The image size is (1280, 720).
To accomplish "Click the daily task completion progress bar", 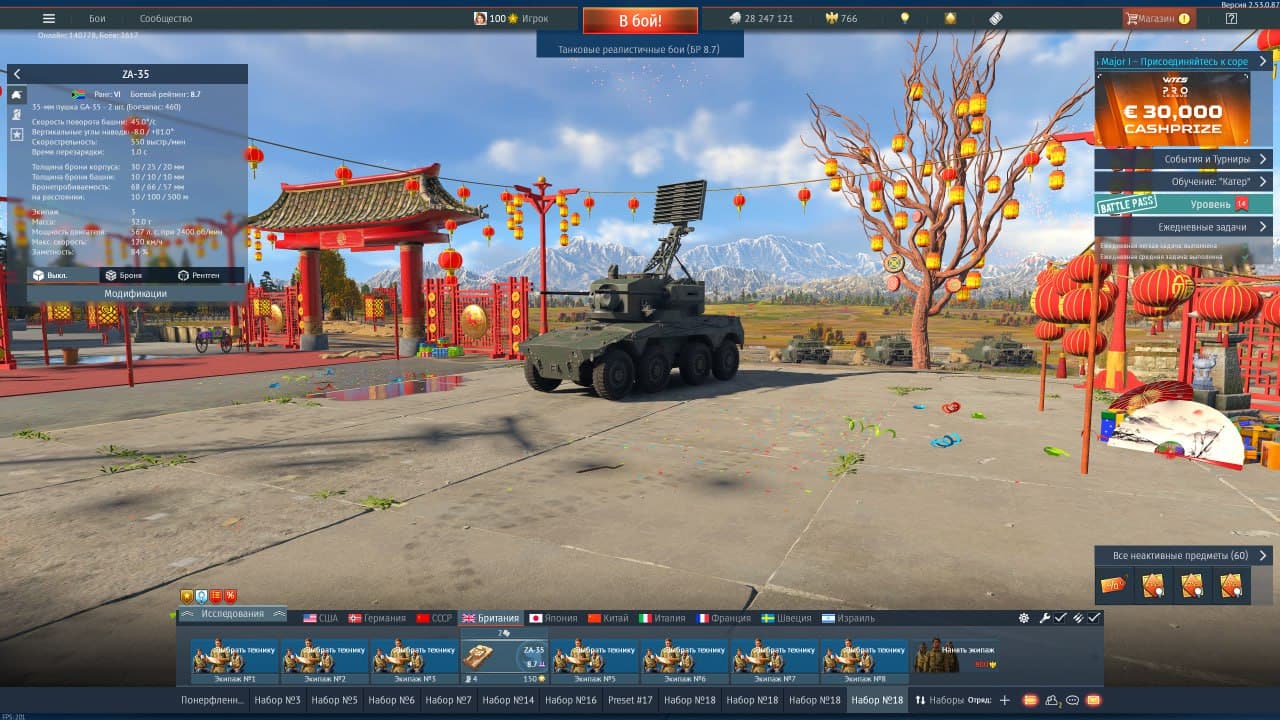I will [x=1180, y=244].
